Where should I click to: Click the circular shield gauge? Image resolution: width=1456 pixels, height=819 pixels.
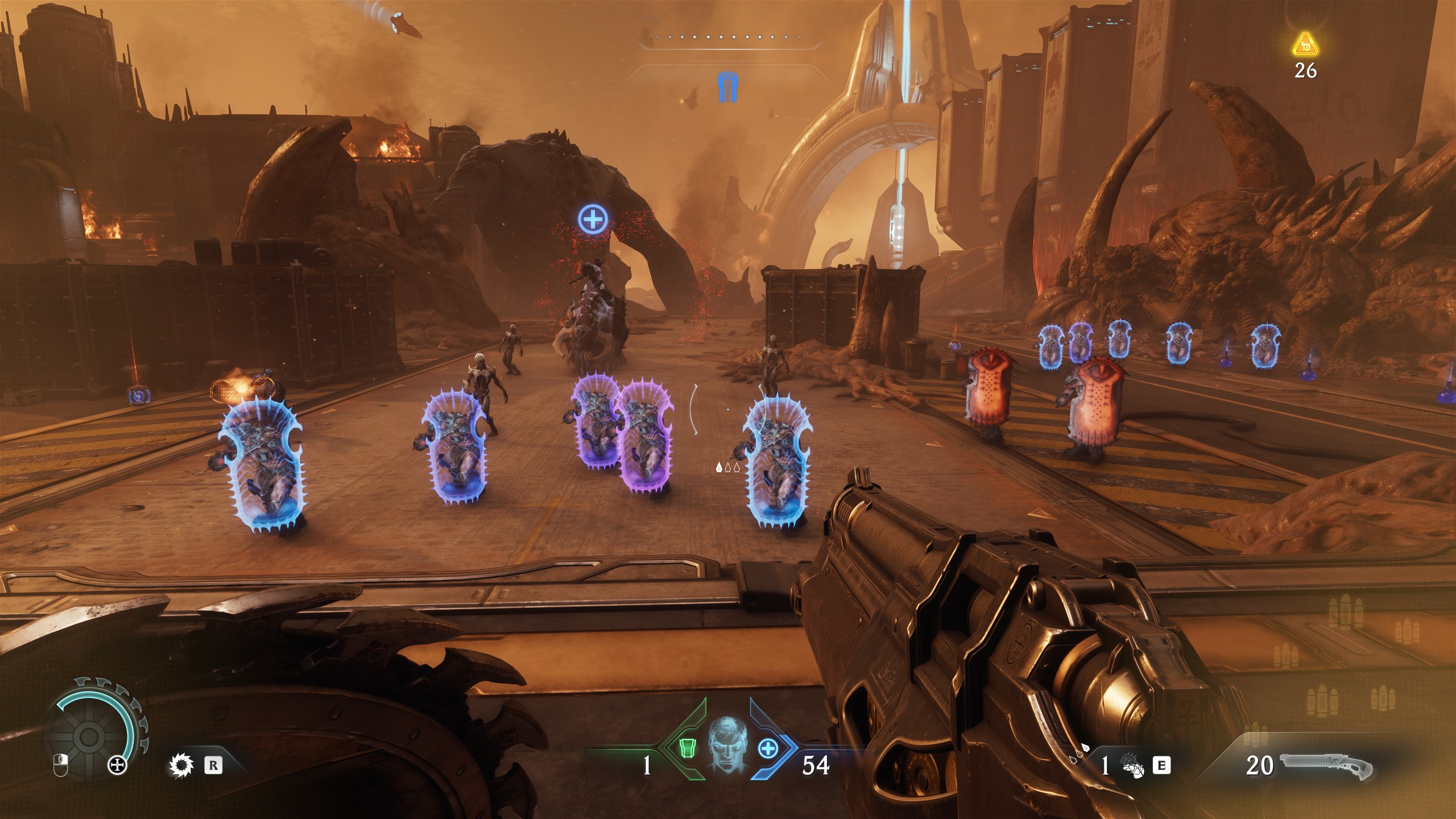[x=90, y=737]
